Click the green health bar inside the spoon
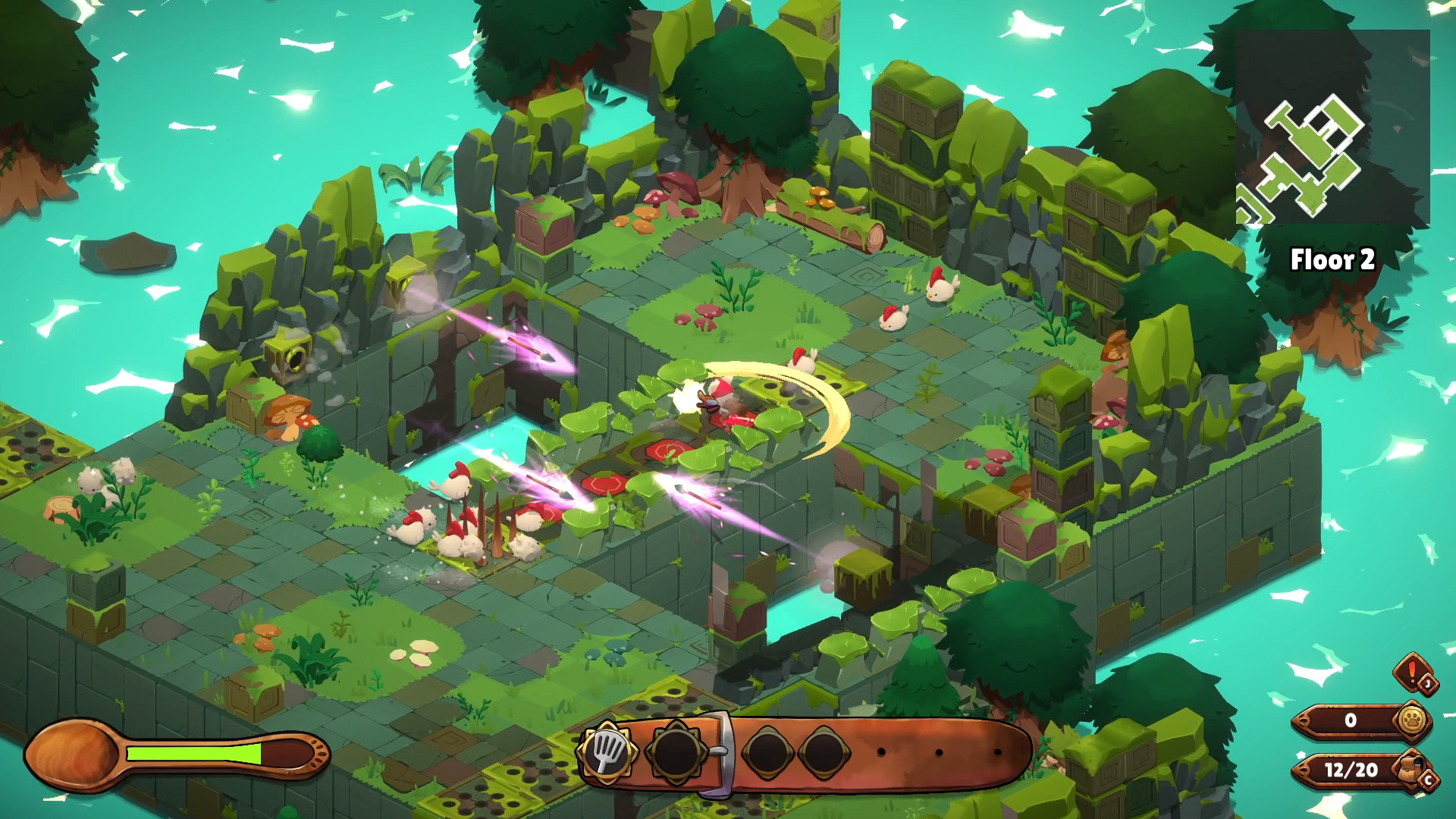Screen dimensions: 1456x819 (193, 755)
